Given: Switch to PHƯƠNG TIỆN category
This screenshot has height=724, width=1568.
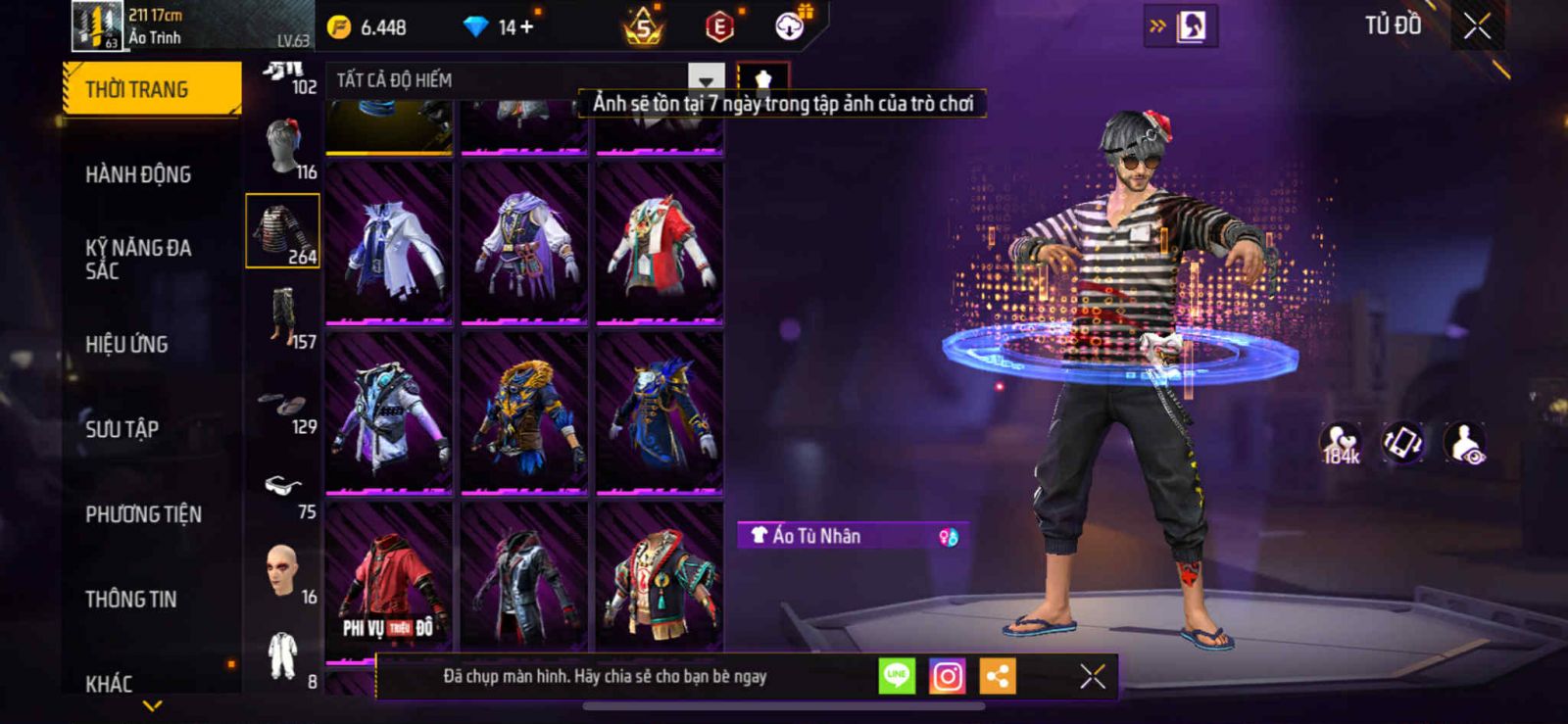Looking at the screenshot, I should [x=143, y=513].
